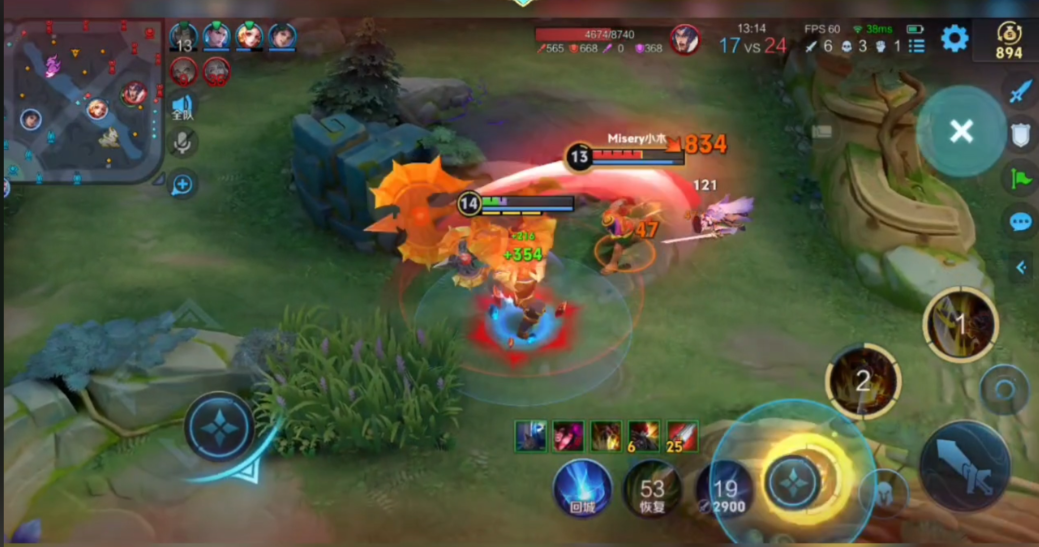Activate skill number 1
This screenshot has width=1039, height=547.
point(960,324)
